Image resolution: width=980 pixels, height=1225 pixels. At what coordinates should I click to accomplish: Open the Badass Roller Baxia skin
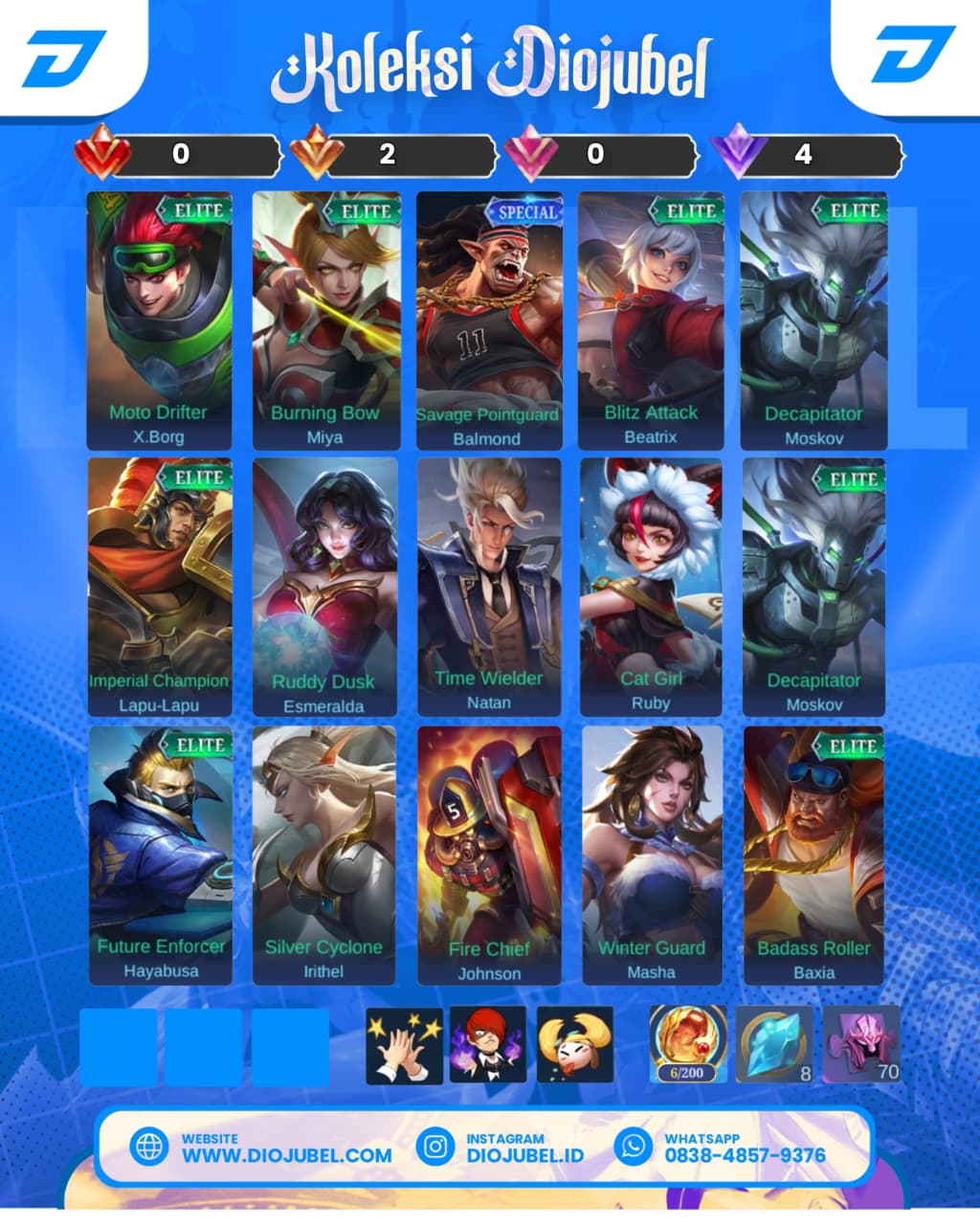coord(813,855)
